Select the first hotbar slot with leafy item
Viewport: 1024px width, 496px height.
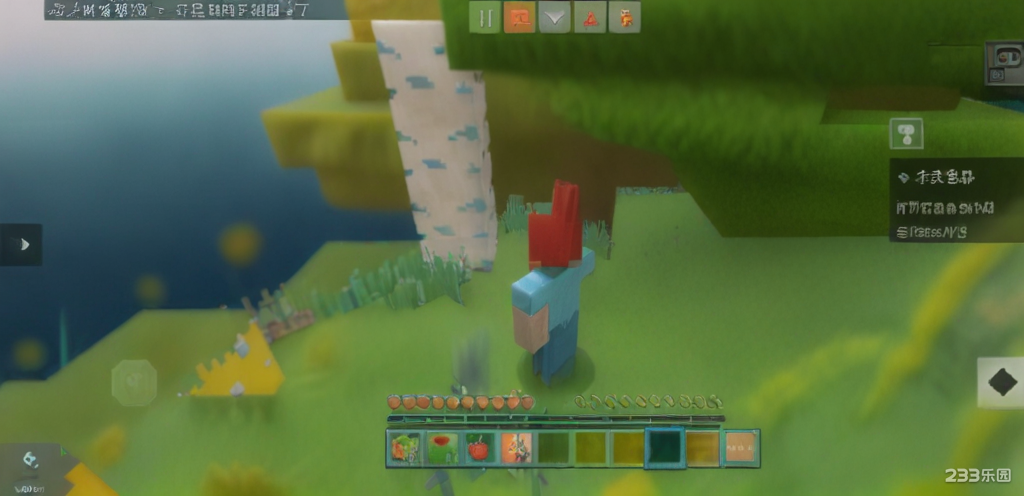pyautogui.click(x=404, y=448)
